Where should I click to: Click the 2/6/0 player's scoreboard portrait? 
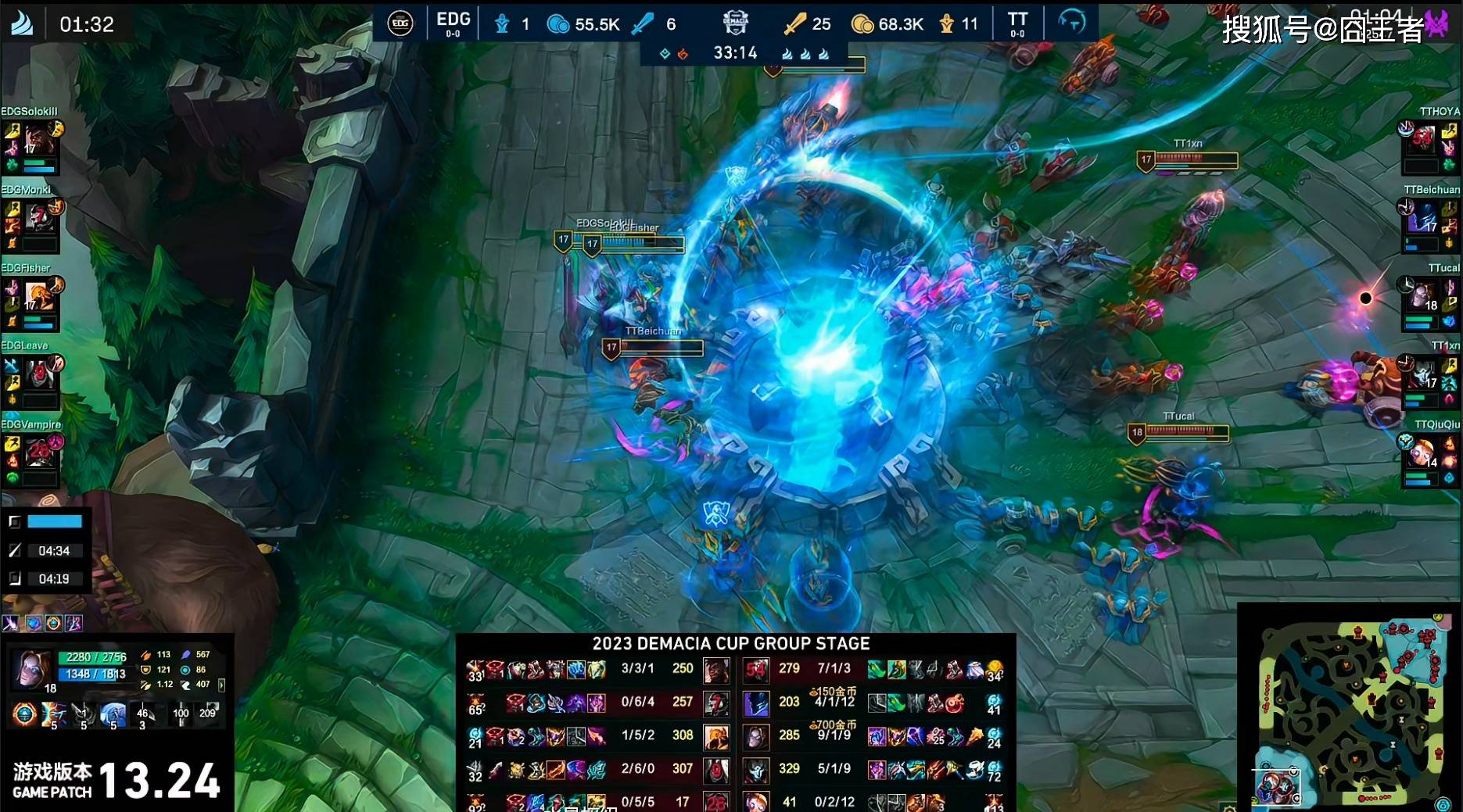coord(715,770)
